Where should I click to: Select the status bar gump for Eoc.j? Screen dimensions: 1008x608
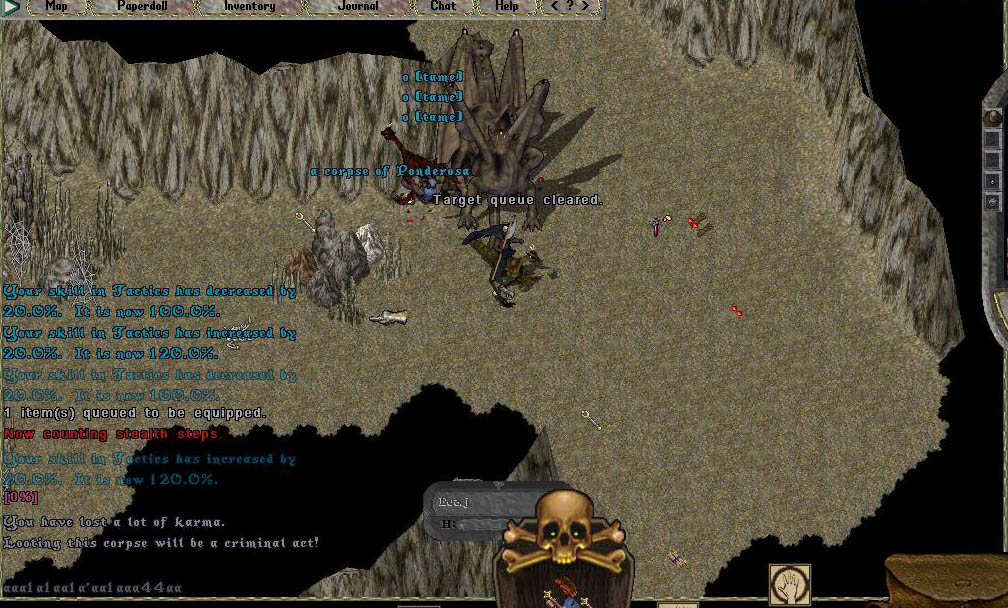click(470, 511)
